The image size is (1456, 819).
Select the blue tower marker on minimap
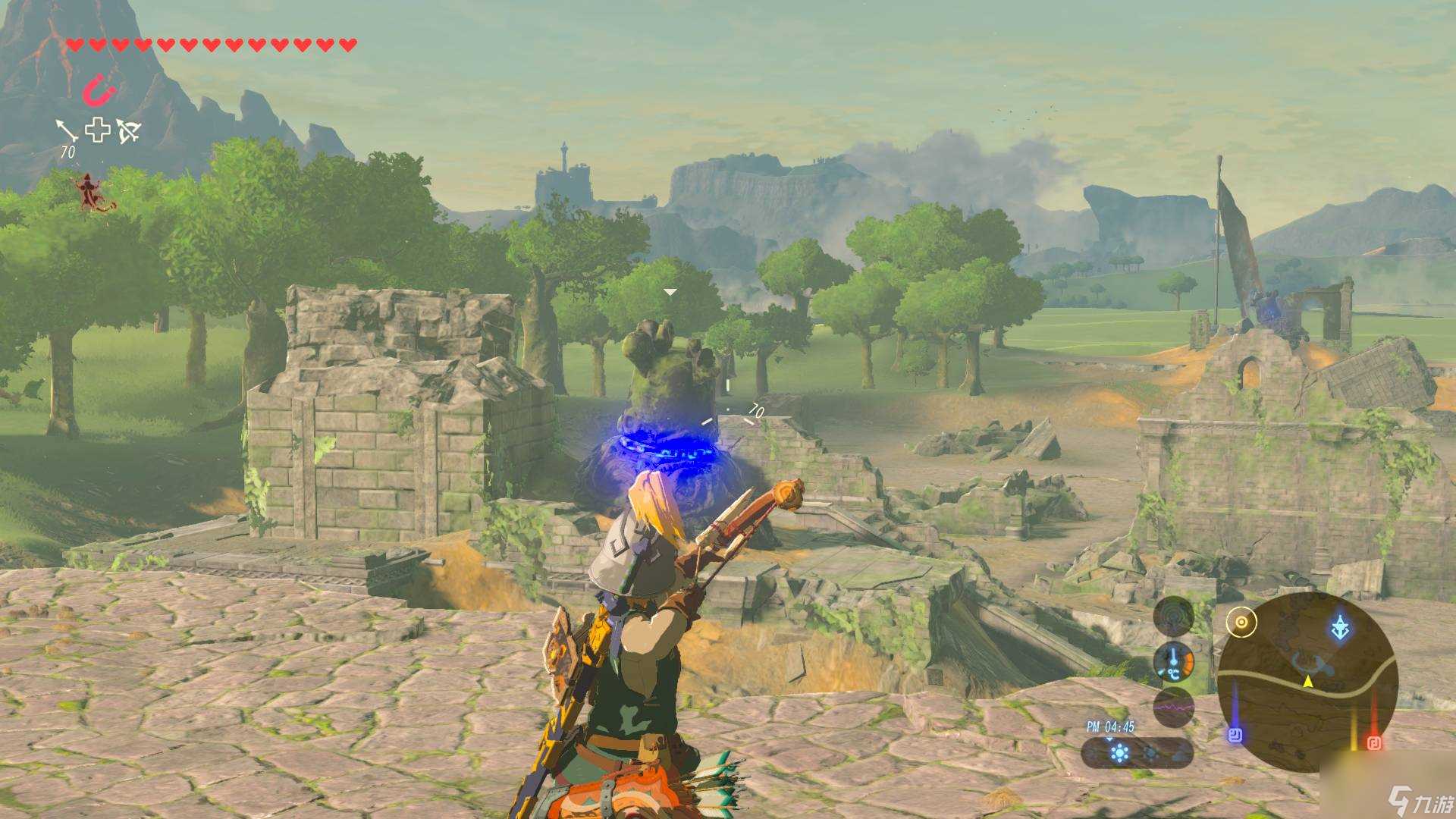pyautogui.click(x=1340, y=628)
